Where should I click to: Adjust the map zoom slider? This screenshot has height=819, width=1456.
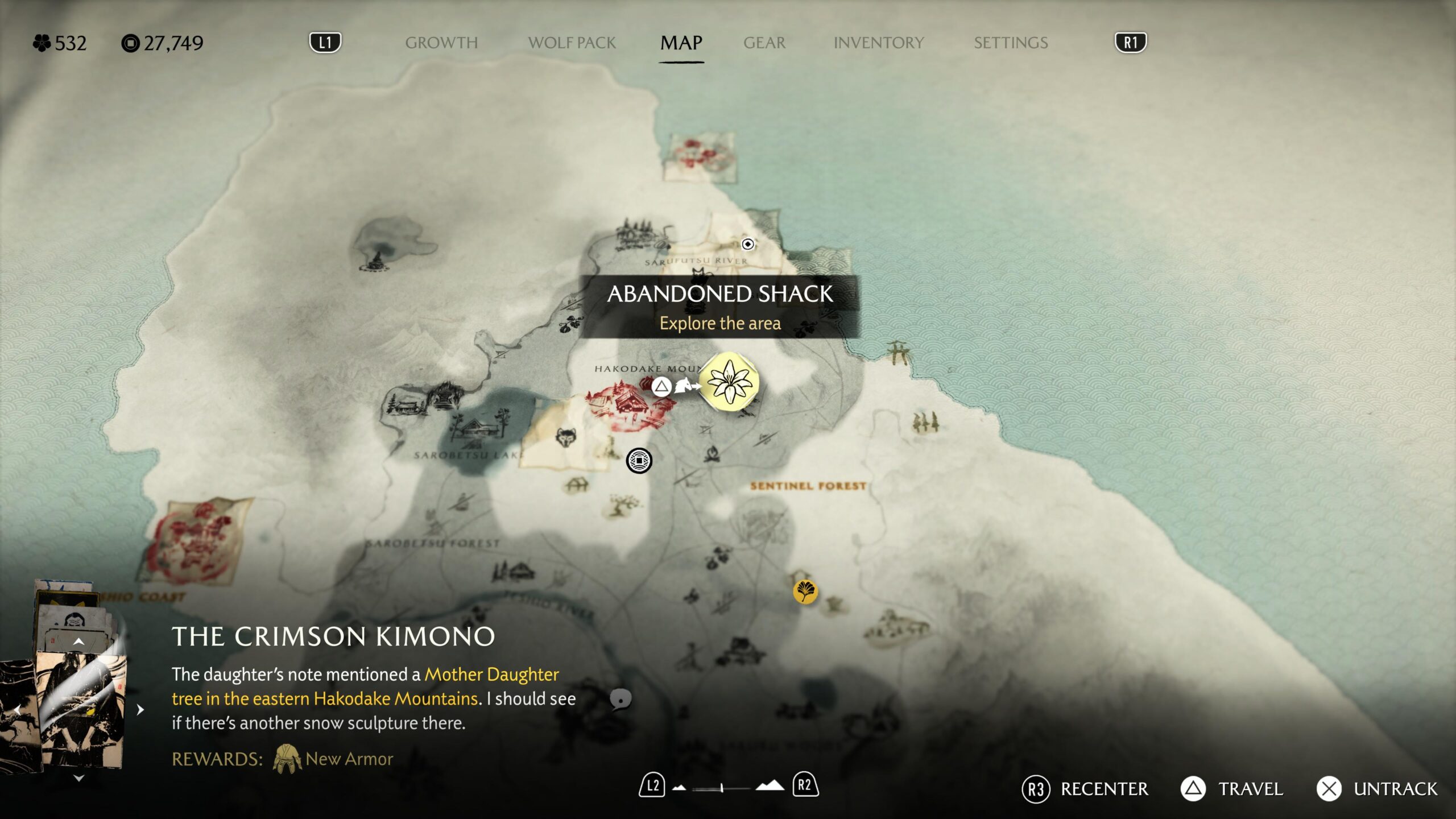(x=721, y=788)
